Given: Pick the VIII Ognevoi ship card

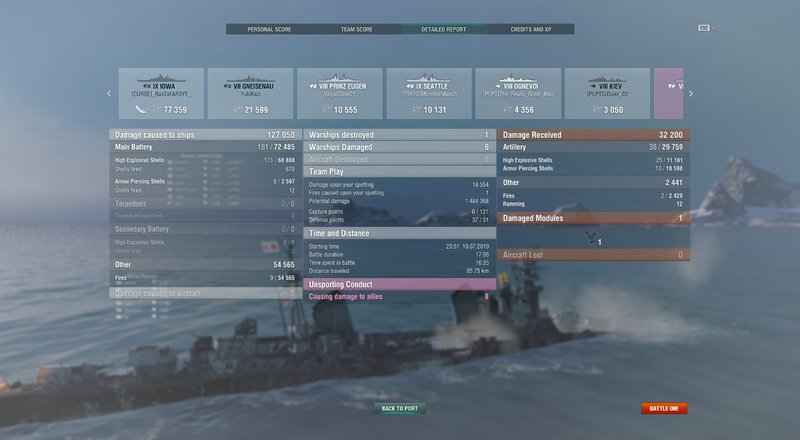Looking at the screenshot, I should [x=517, y=93].
